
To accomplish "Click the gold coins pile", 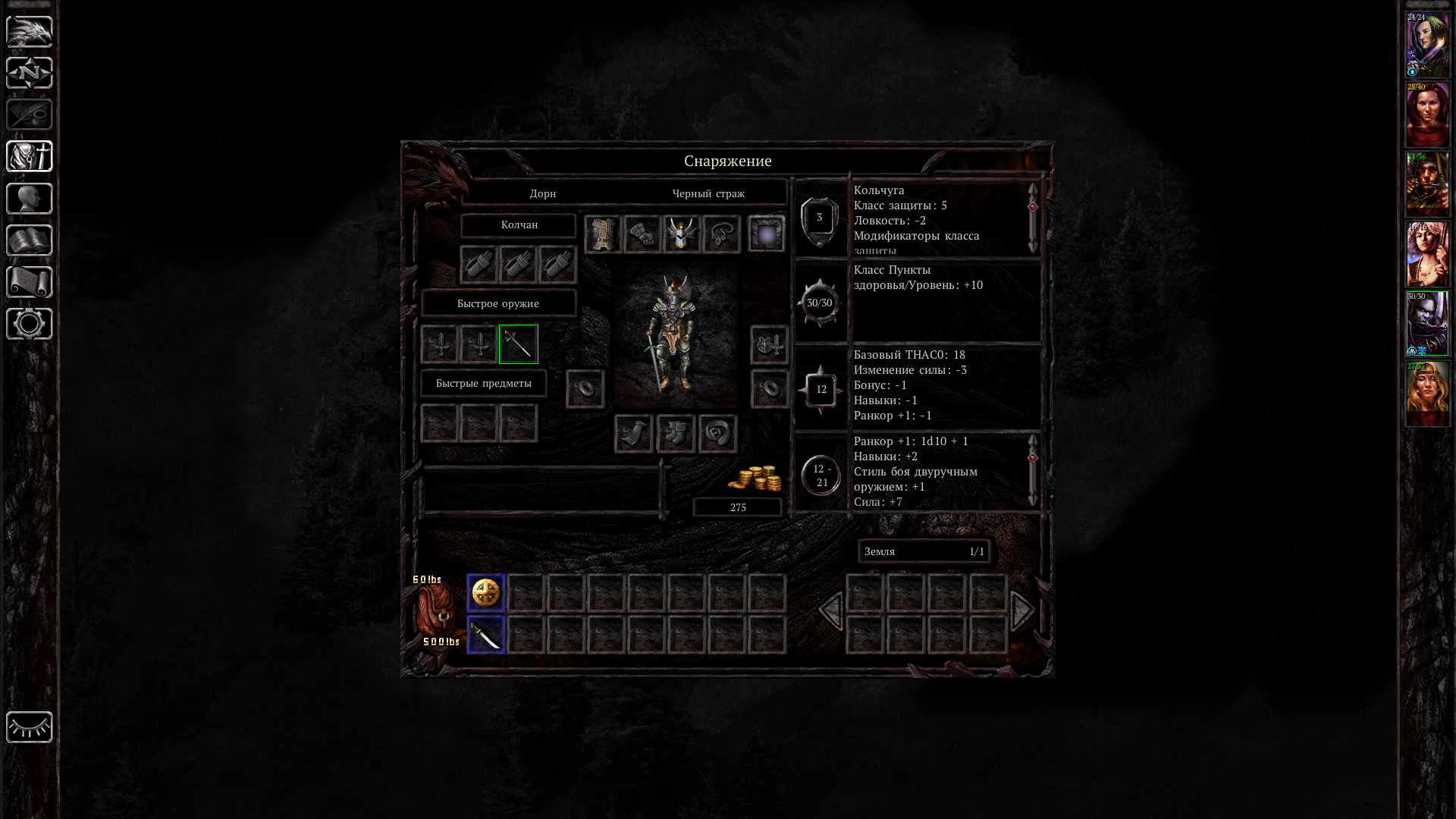I will [755, 479].
